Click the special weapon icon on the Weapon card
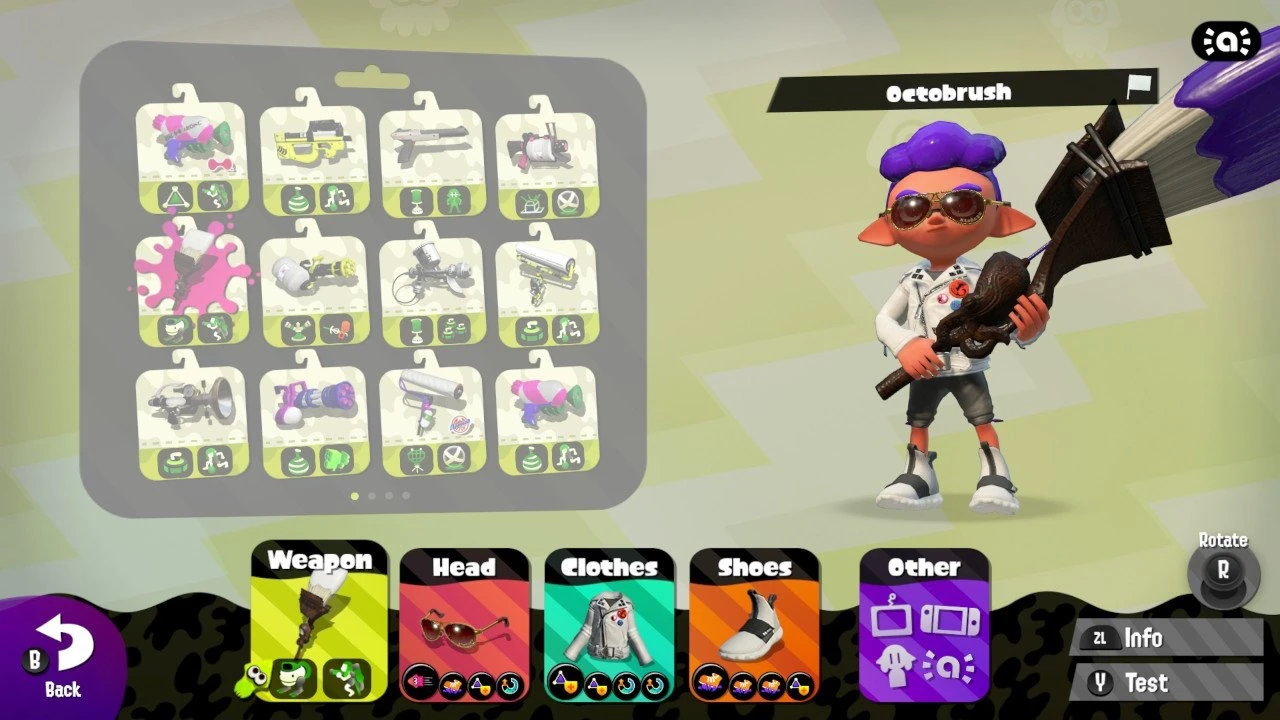Image resolution: width=1280 pixels, height=720 pixels. click(x=346, y=678)
